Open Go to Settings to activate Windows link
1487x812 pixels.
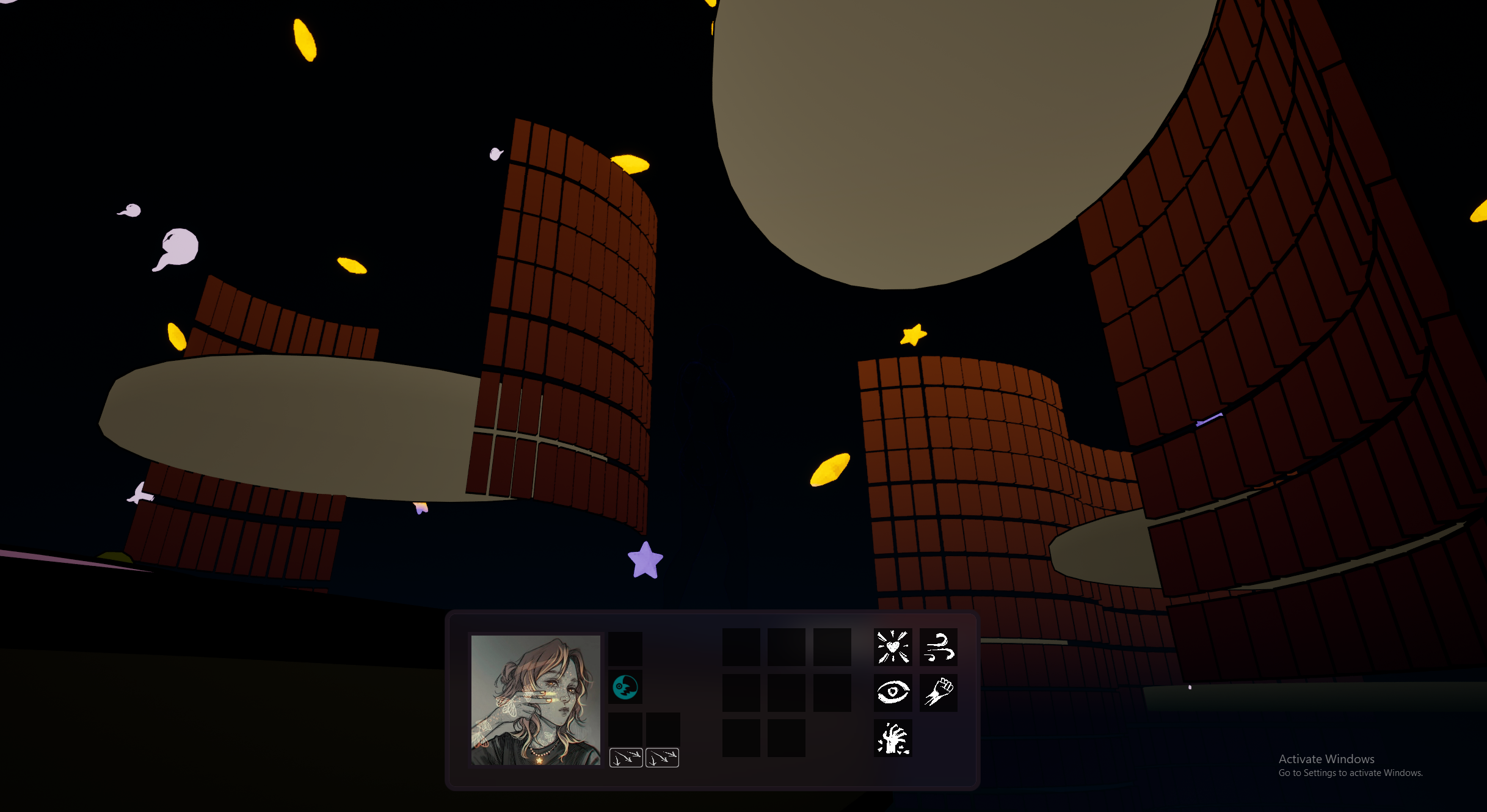(x=1351, y=772)
